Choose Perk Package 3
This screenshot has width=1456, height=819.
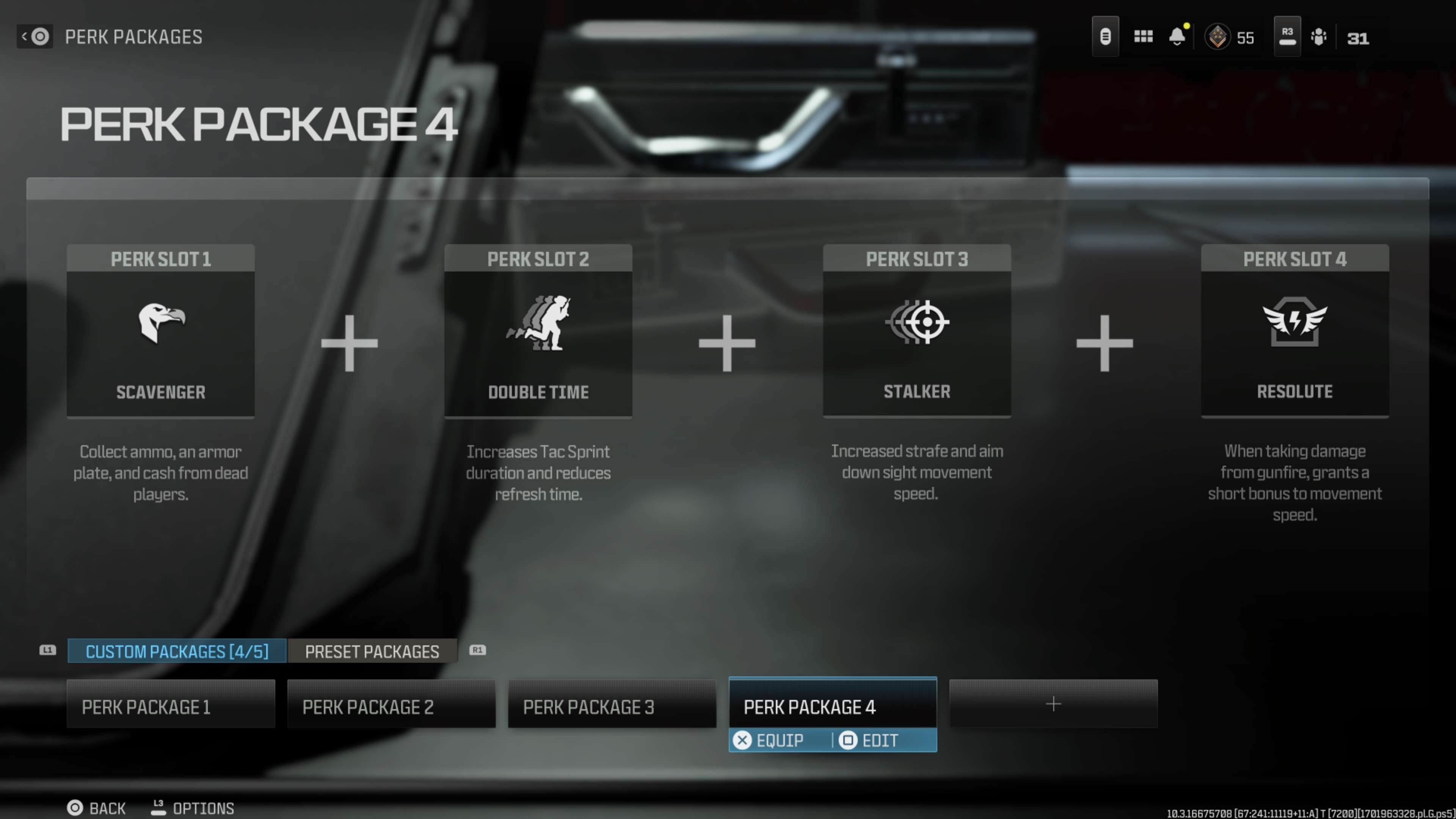click(612, 705)
